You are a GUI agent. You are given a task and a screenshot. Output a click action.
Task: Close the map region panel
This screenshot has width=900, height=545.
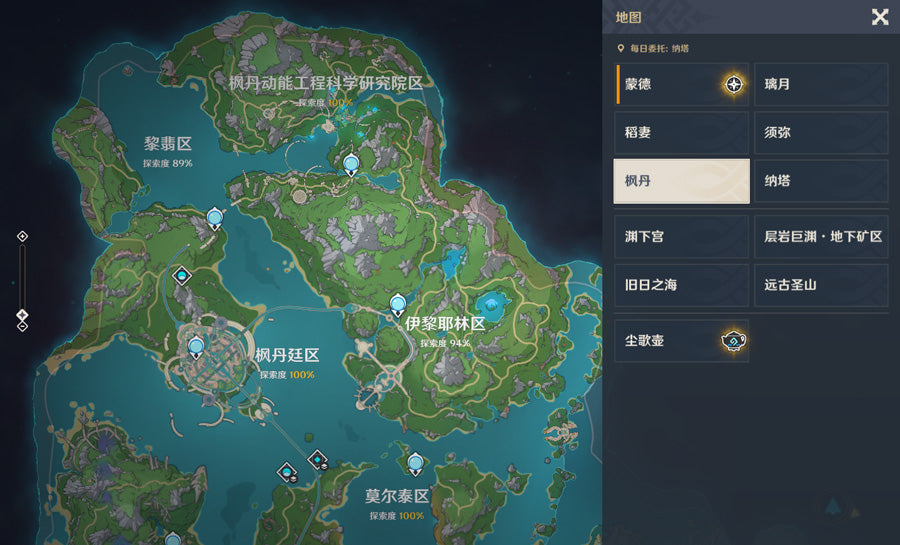(880, 17)
